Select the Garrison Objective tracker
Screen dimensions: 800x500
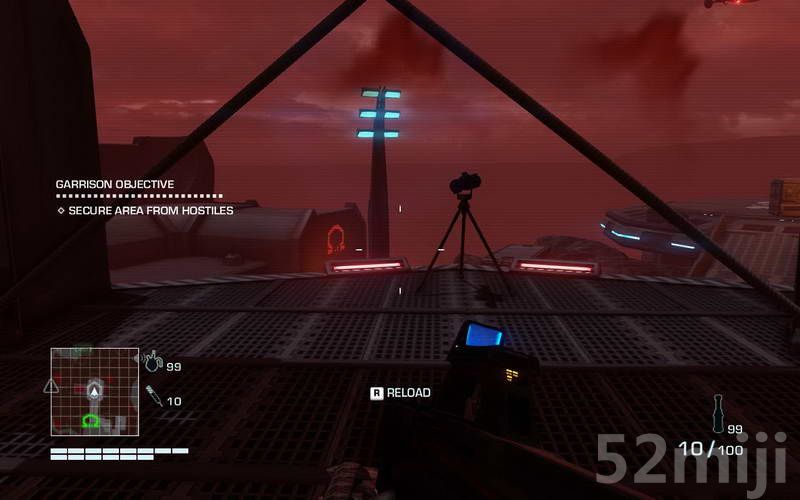click(115, 184)
